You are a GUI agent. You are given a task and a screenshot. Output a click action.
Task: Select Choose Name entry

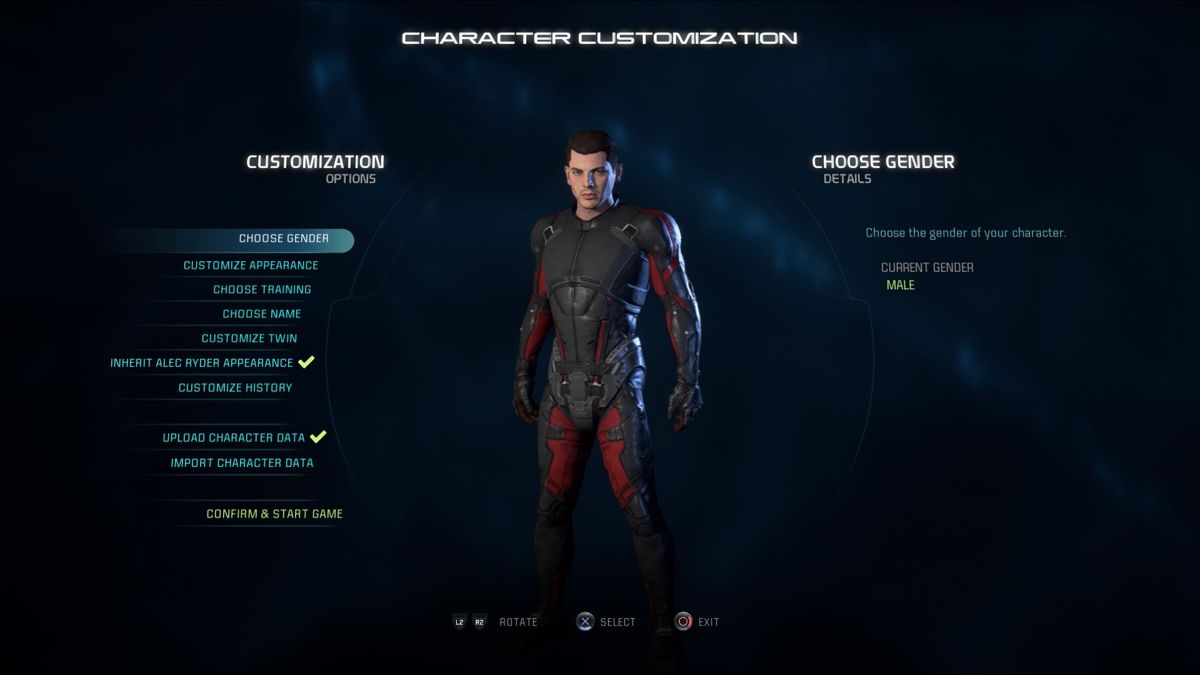pyautogui.click(x=261, y=314)
